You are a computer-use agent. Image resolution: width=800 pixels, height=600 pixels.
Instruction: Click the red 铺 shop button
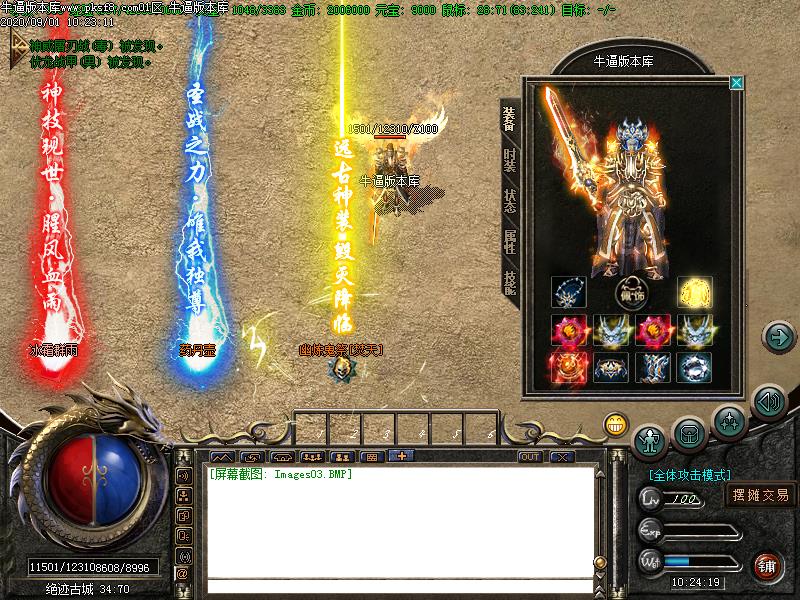coord(767,565)
